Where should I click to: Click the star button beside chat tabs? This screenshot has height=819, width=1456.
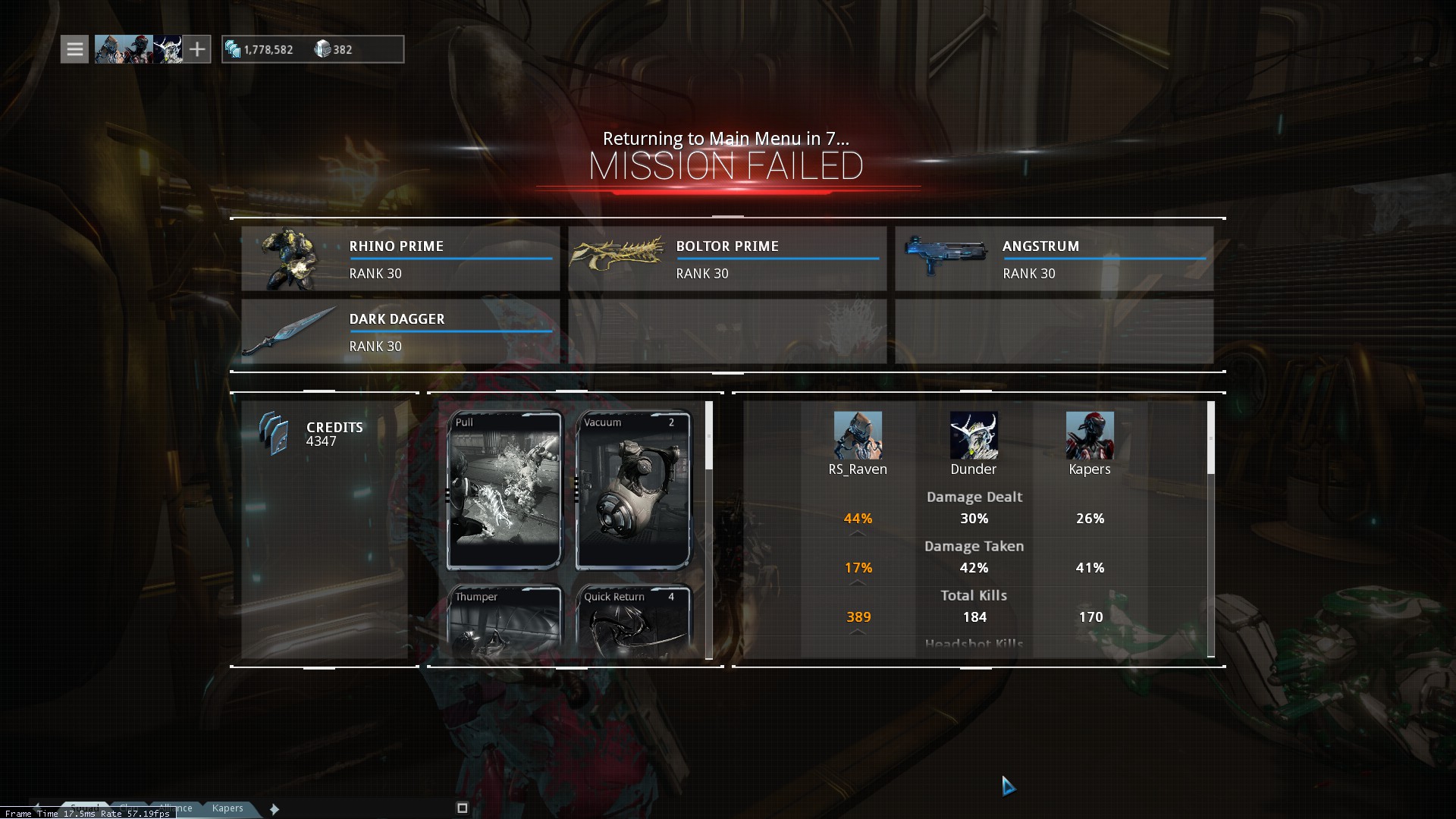[275, 809]
